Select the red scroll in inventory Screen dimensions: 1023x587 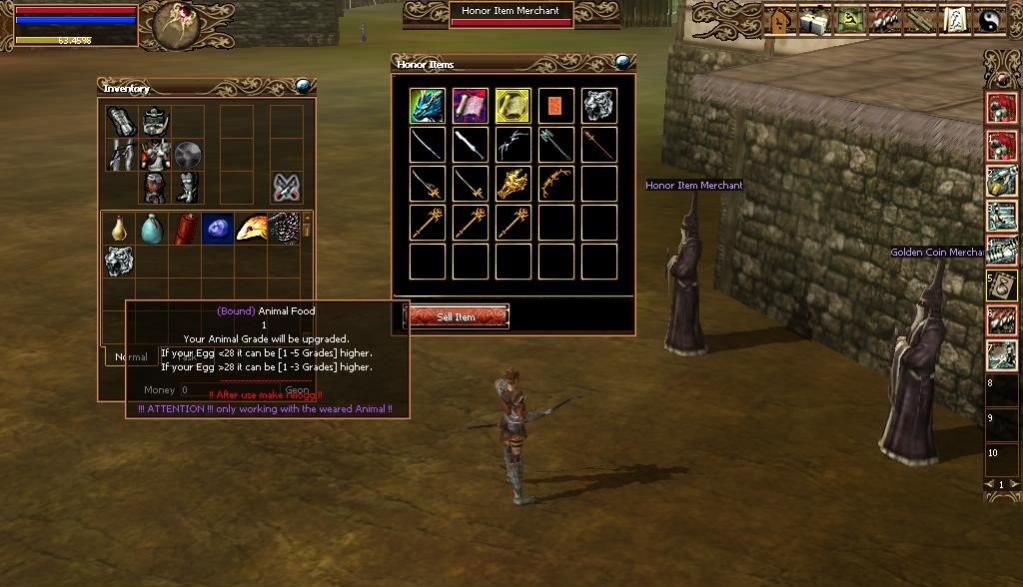tap(185, 229)
